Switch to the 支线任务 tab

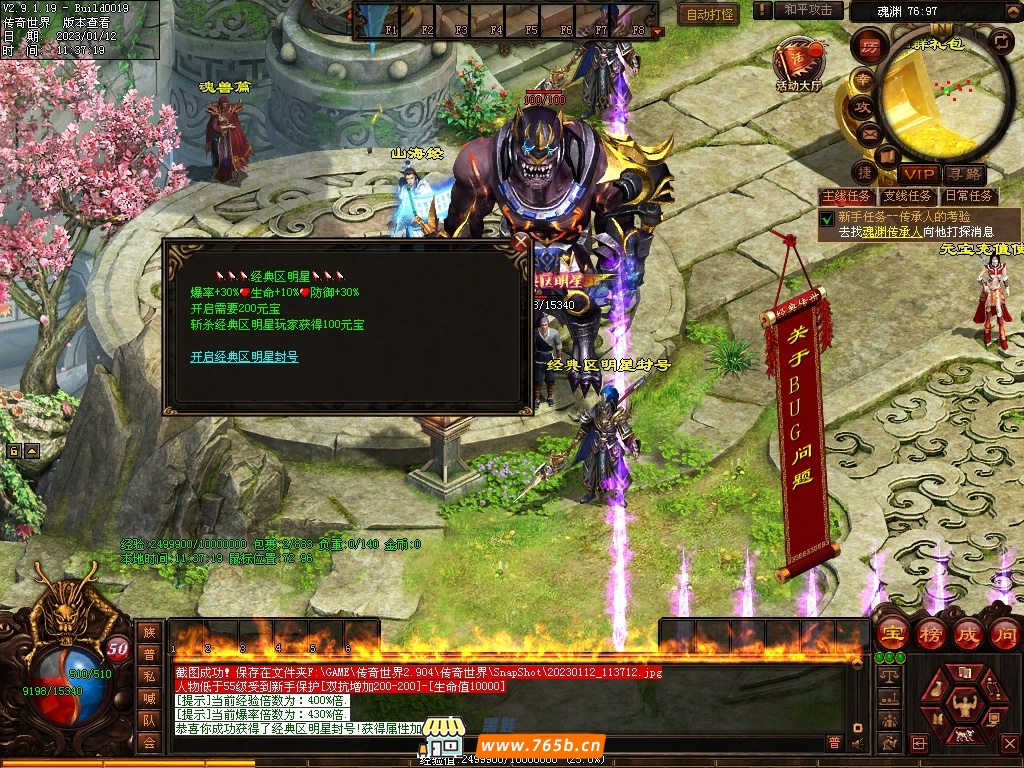906,197
